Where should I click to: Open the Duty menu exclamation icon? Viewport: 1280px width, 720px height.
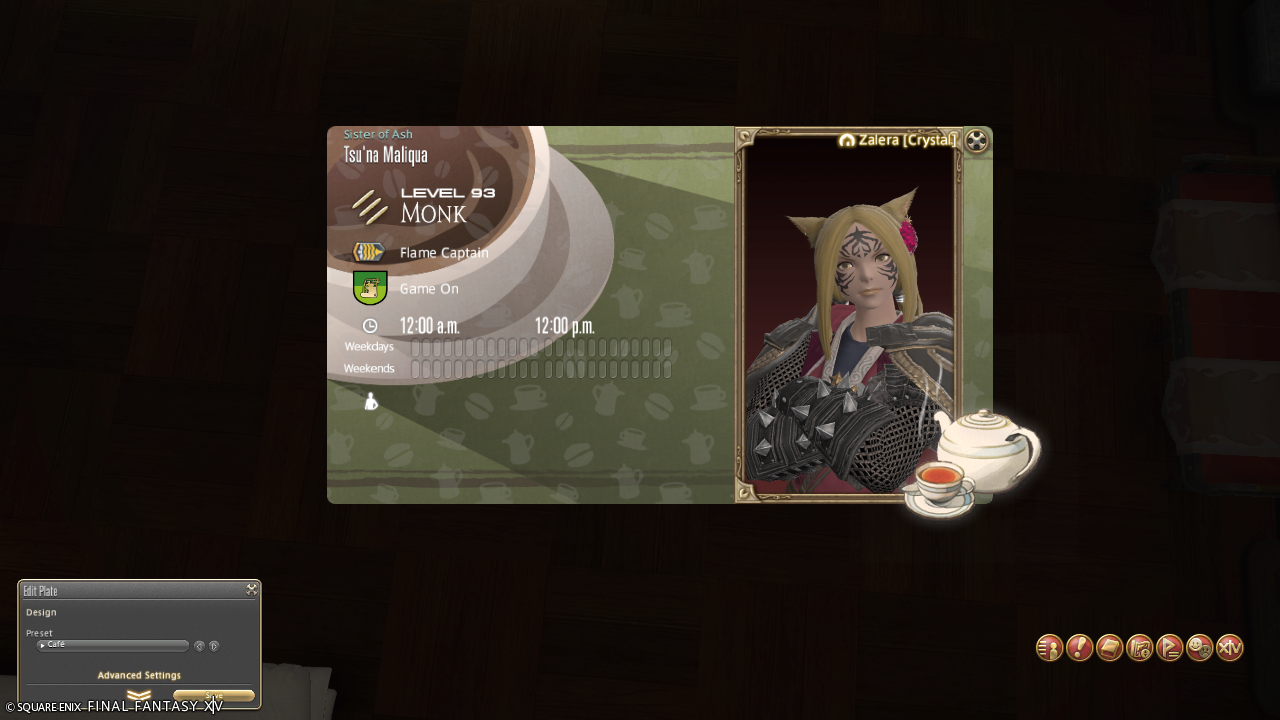coord(1079,648)
